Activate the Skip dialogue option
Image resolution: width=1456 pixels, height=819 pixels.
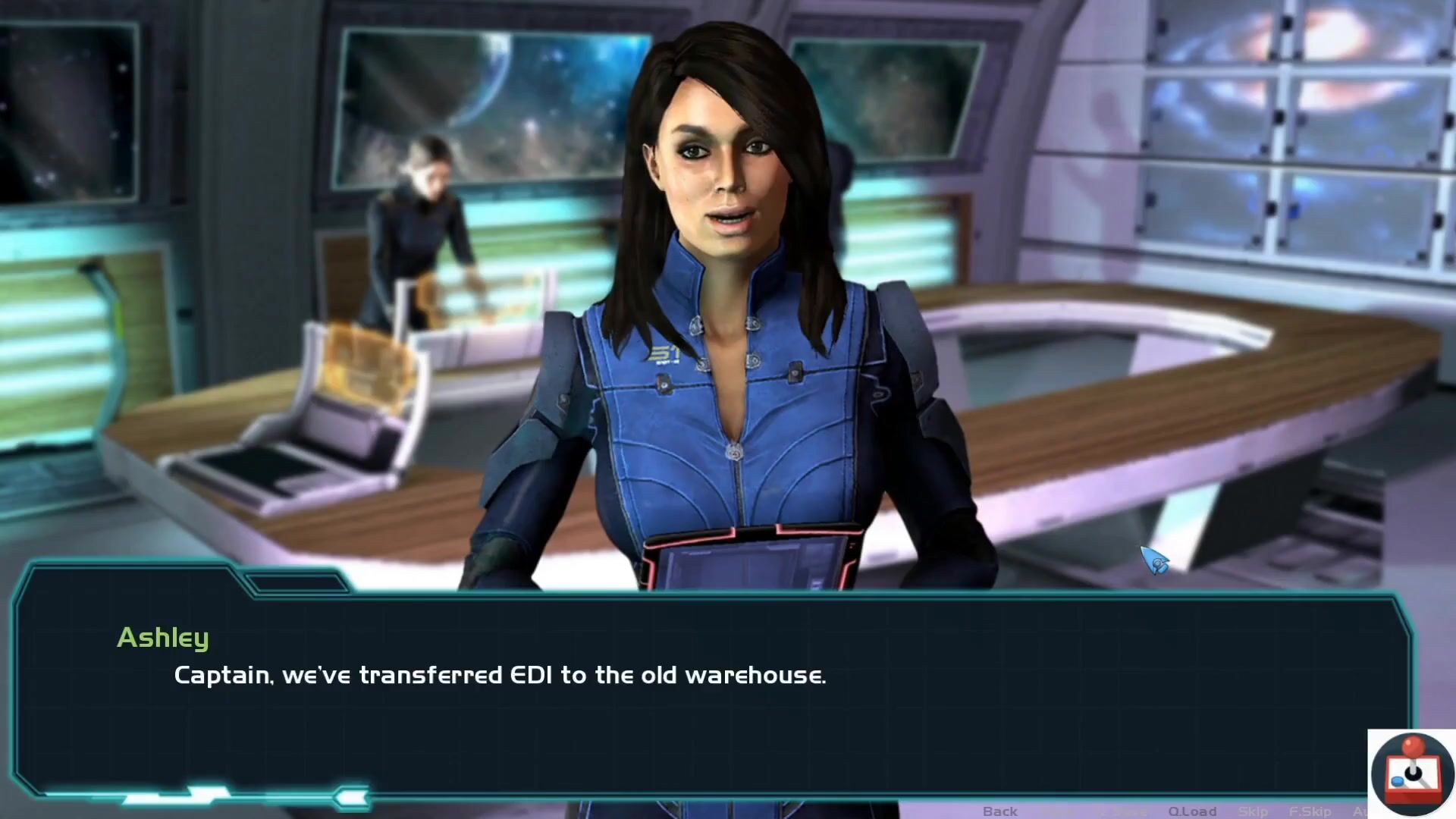click(1253, 811)
